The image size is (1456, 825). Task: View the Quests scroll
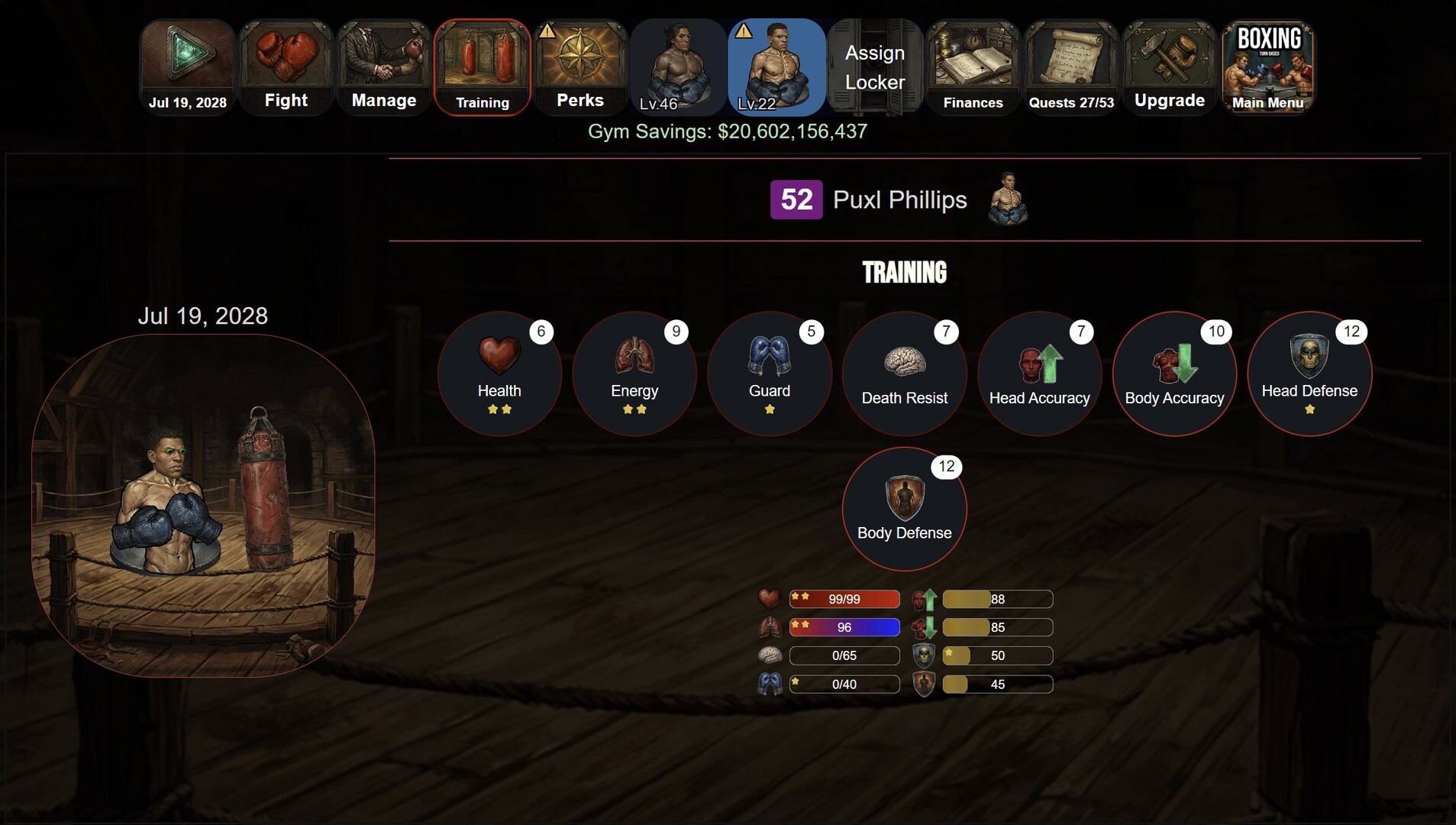pyautogui.click(x=1071, y=67)
